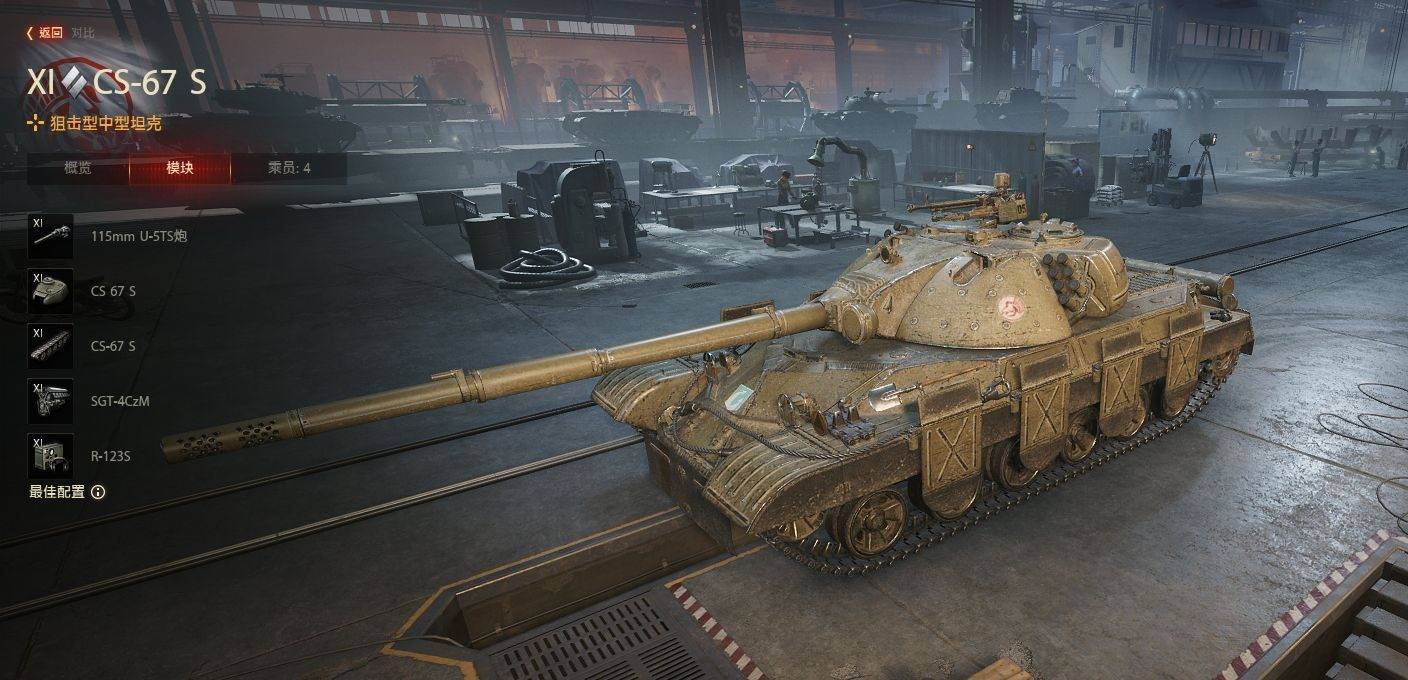Viewport: 1408px width, 680px height.
Task: Pick the SGT-4CzM engine module
Action: coord(50,401)
